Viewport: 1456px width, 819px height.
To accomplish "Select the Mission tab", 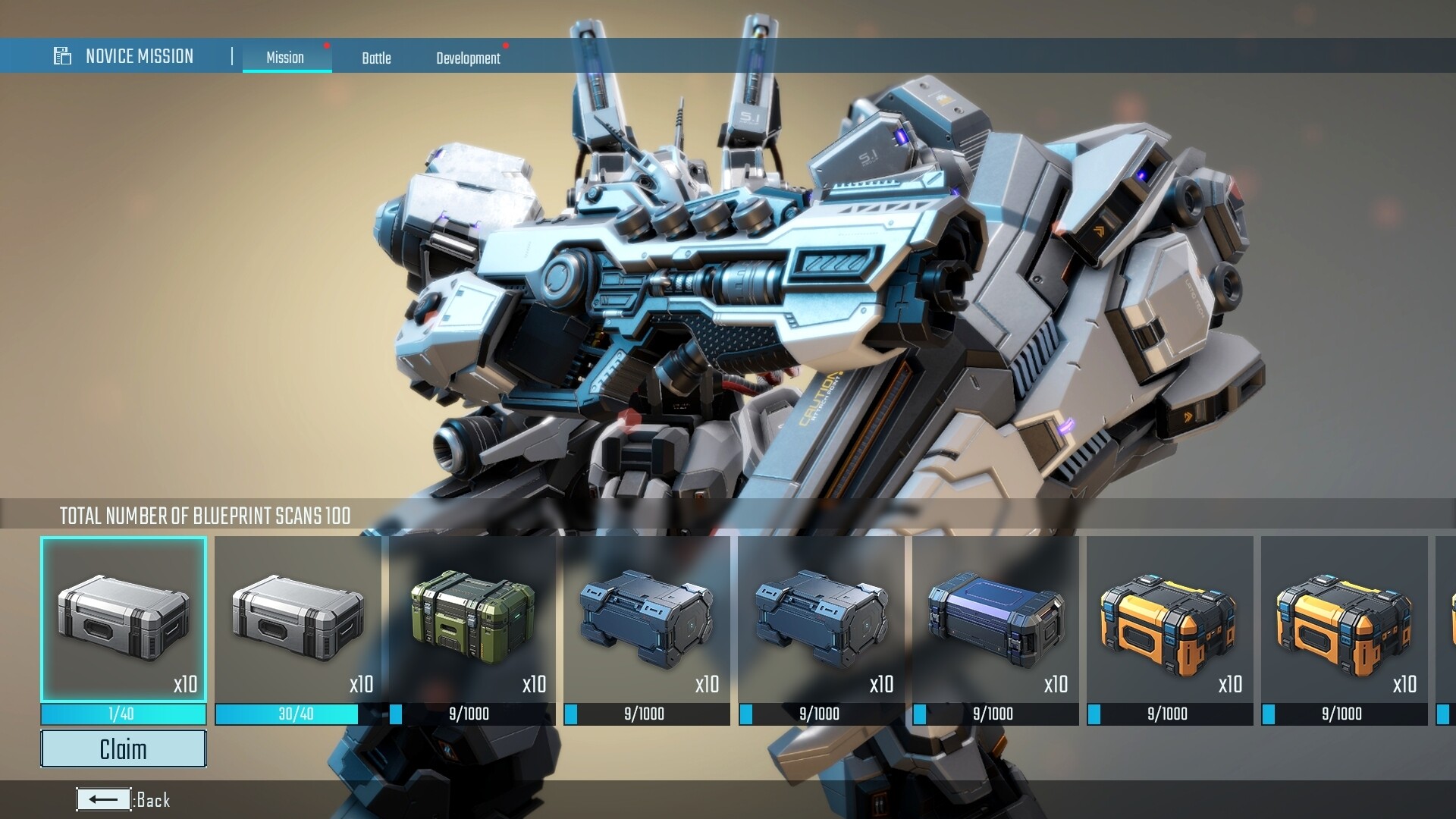I will pos(285,58).
